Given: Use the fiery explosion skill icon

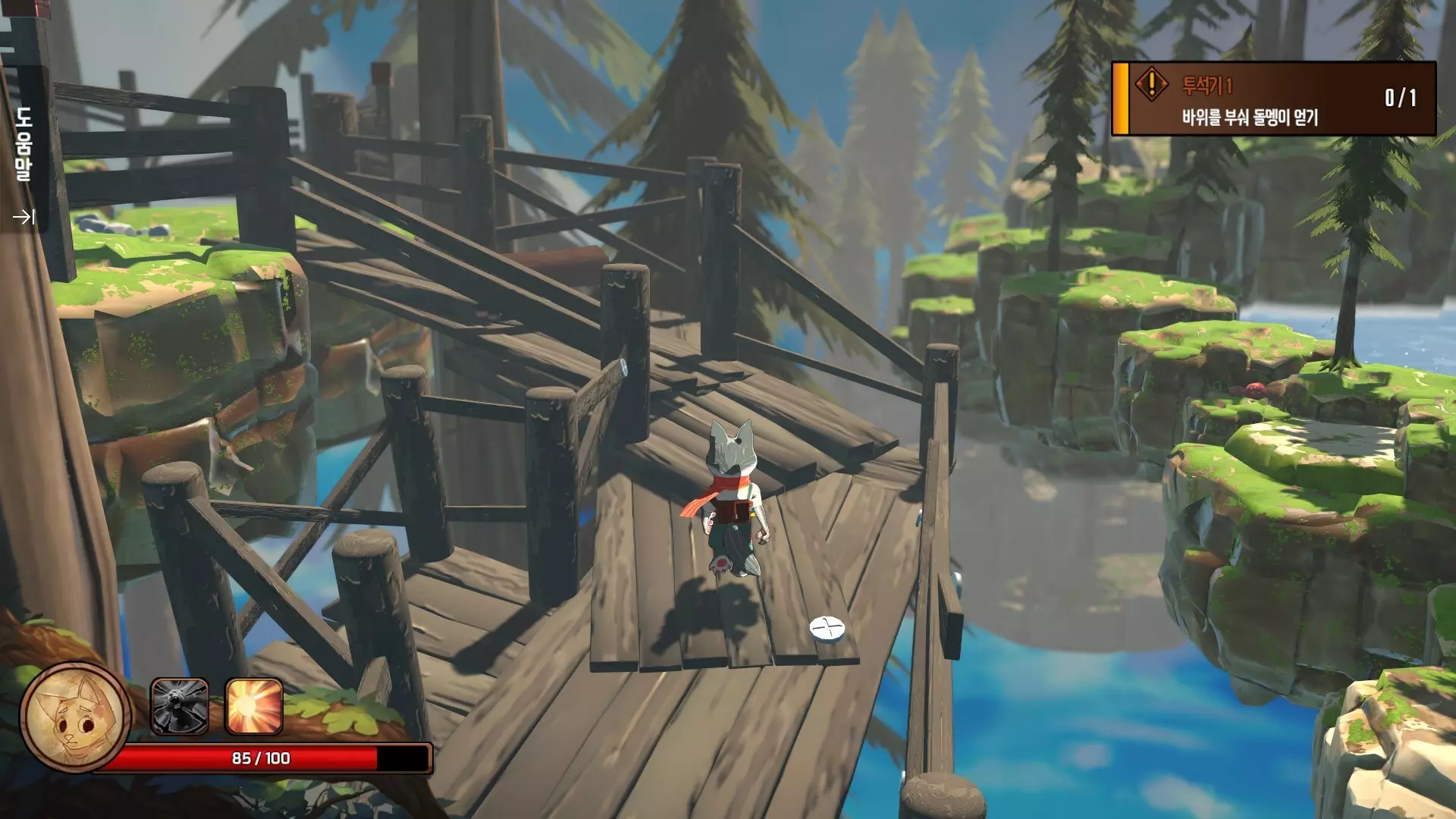Looking at the screenshot, I should (254, 707).
